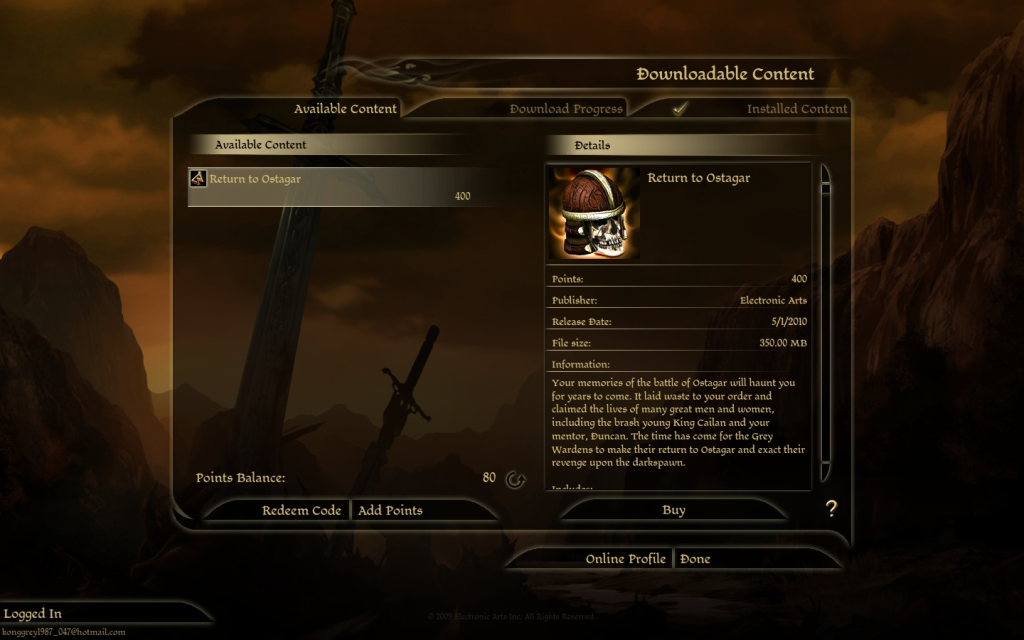Select Return to Ostagar in the content list

coord(330,186)
